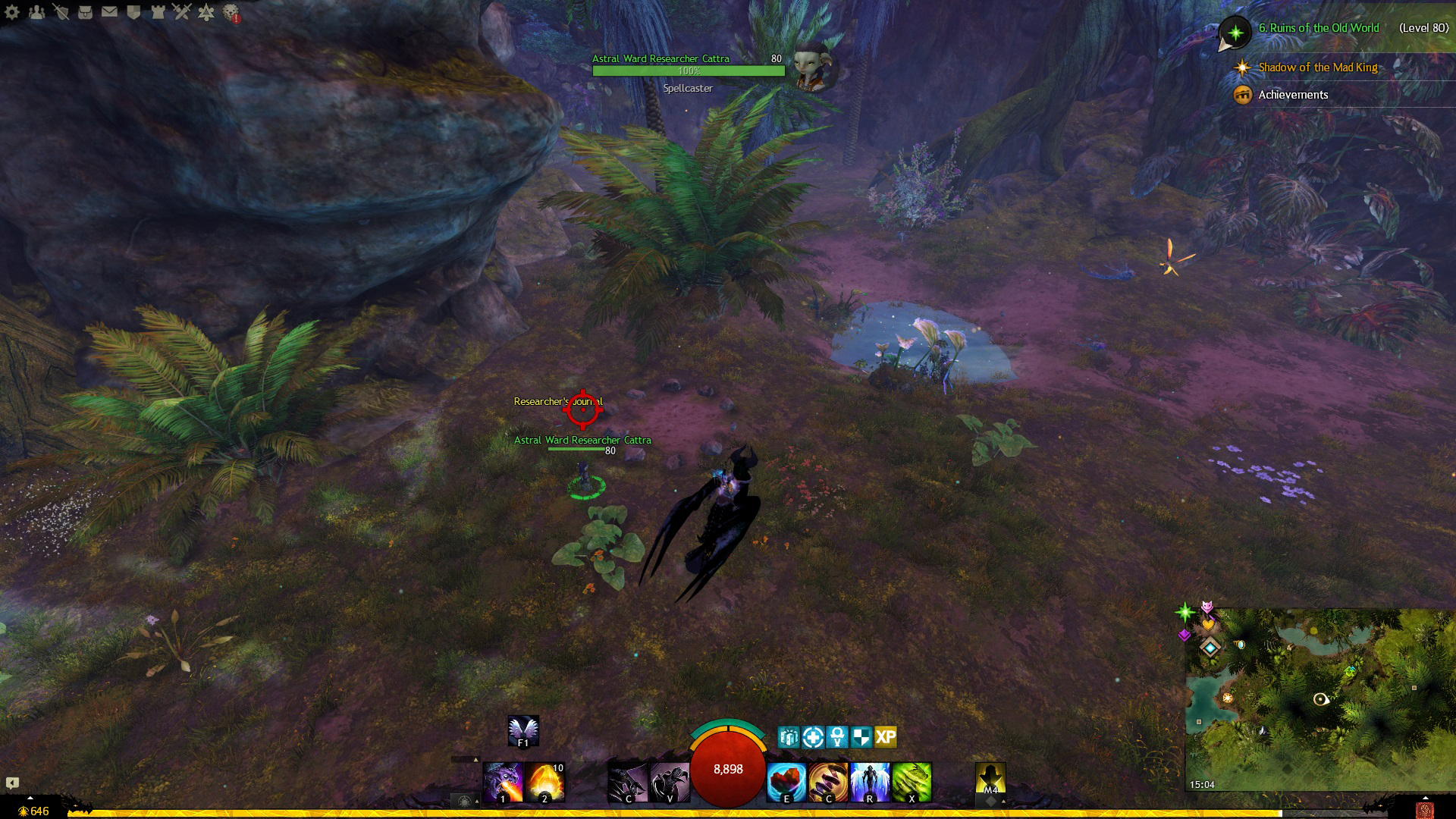Image resolution: width=1456 pixels, height=819 pixels.
Task: Open the contacts and LFG panel
Action: pyautogui.click(x=36, y=12)
